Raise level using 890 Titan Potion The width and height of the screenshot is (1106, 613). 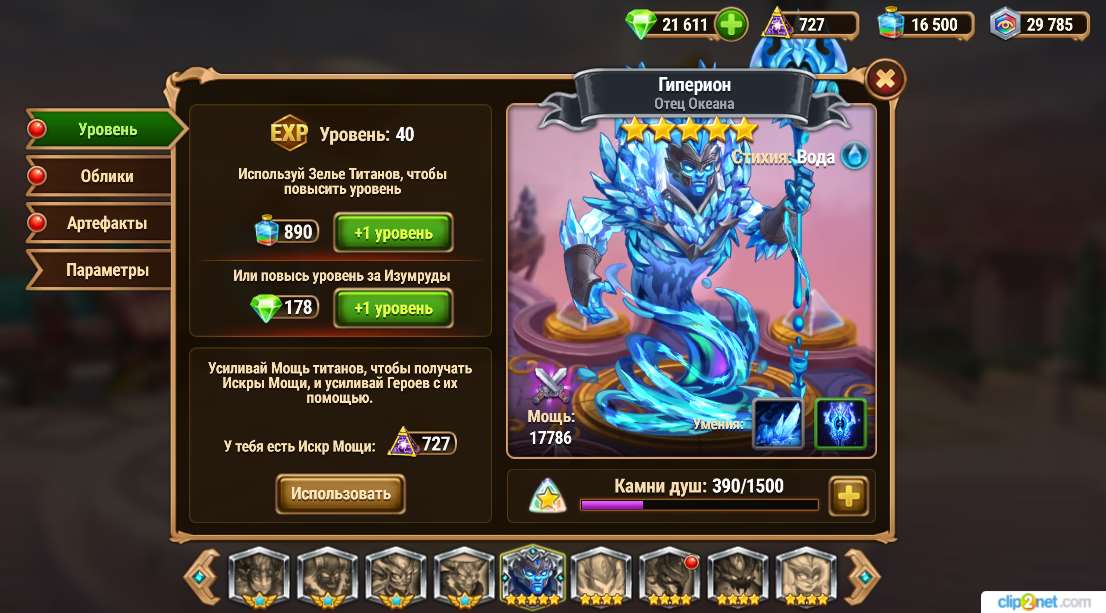pos(393,233)
